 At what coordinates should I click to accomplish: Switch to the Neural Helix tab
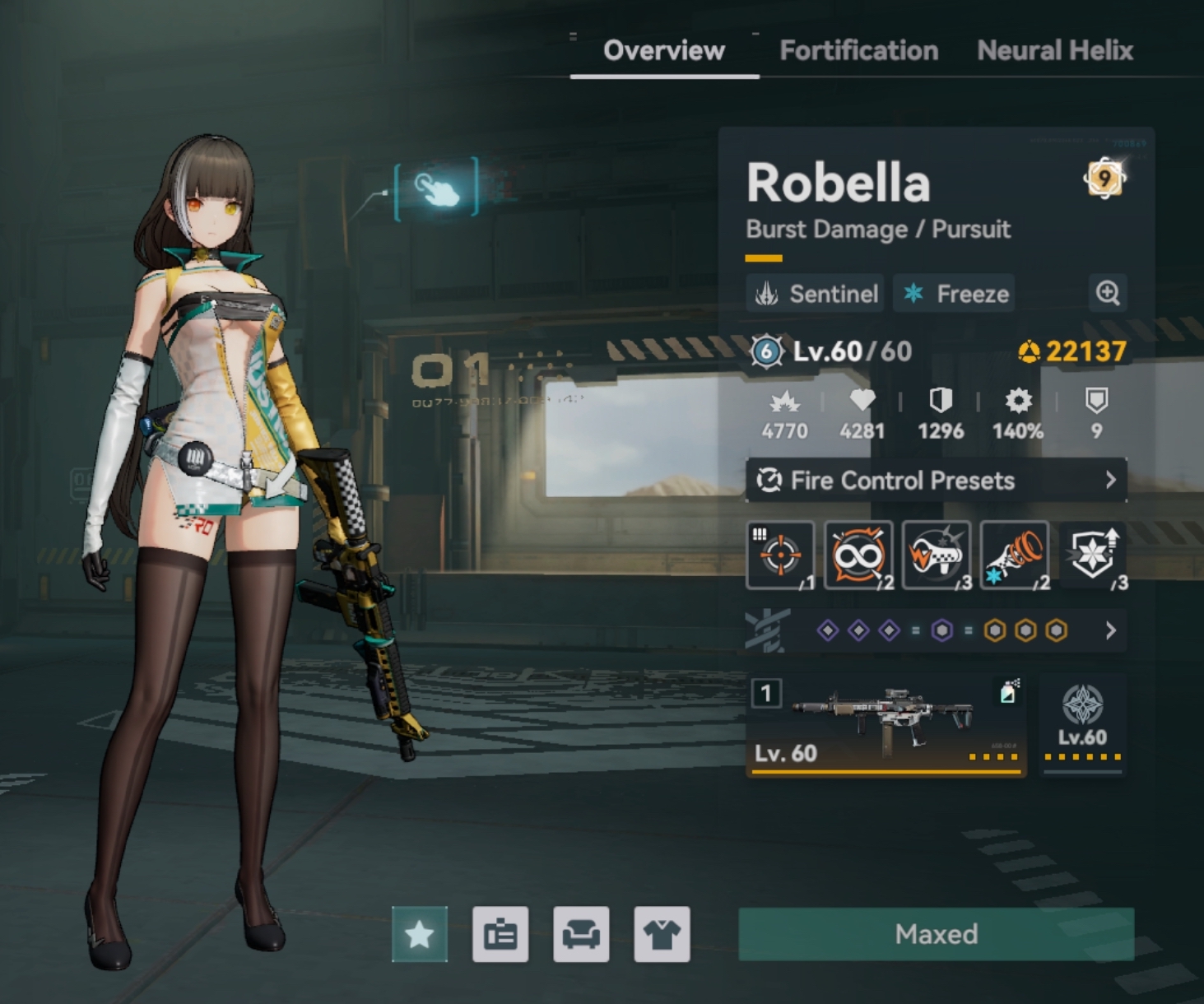[x=1054, y=51]
